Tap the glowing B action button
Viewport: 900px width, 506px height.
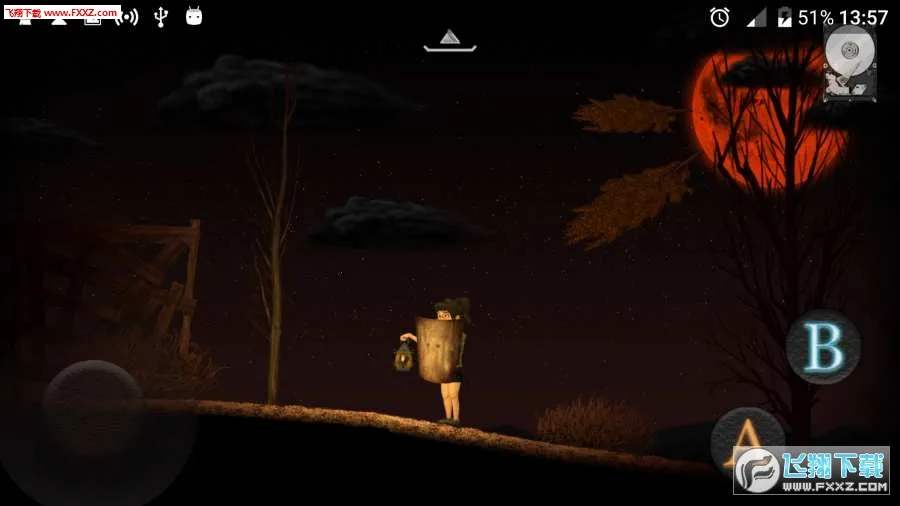coord(823,347)
